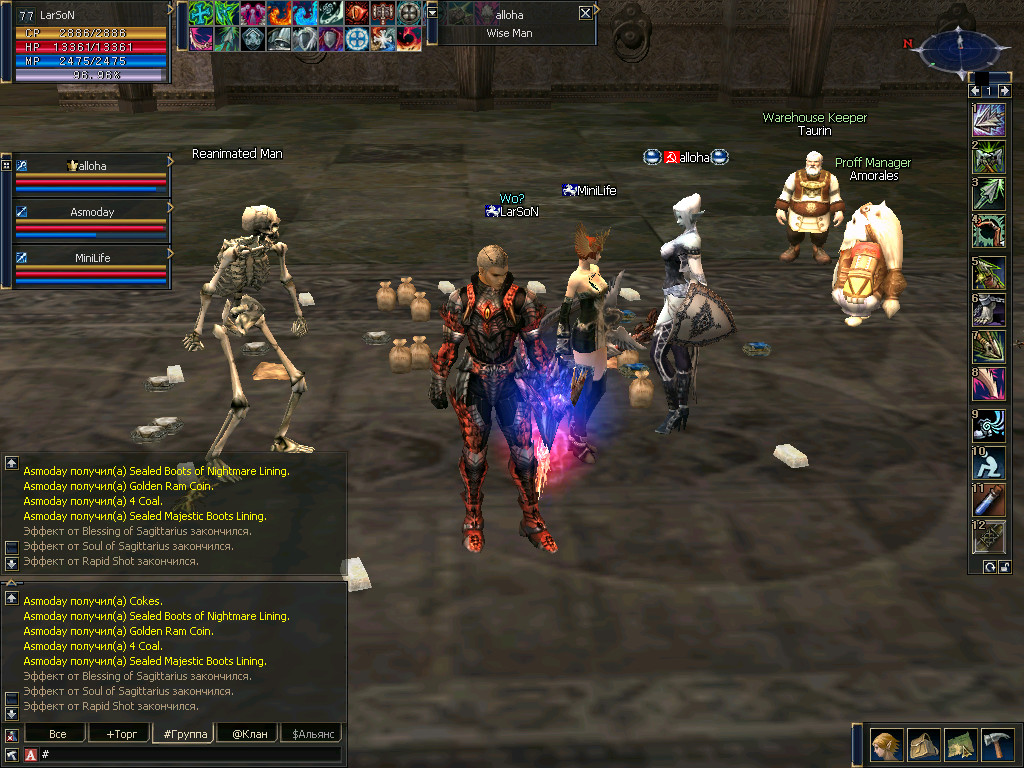Screen dimensions: 1024x768
Task: Go to the previous shortcut bar page
Action: coord(975,91)
